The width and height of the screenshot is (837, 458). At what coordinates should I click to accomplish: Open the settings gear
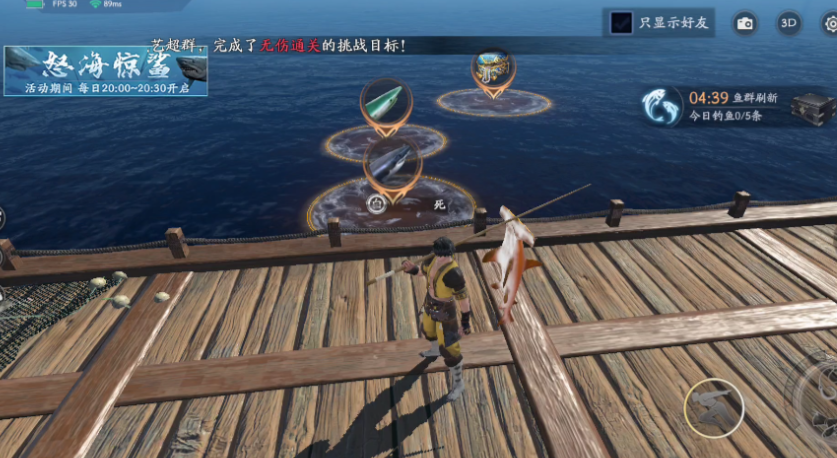(x=830, y=24)
